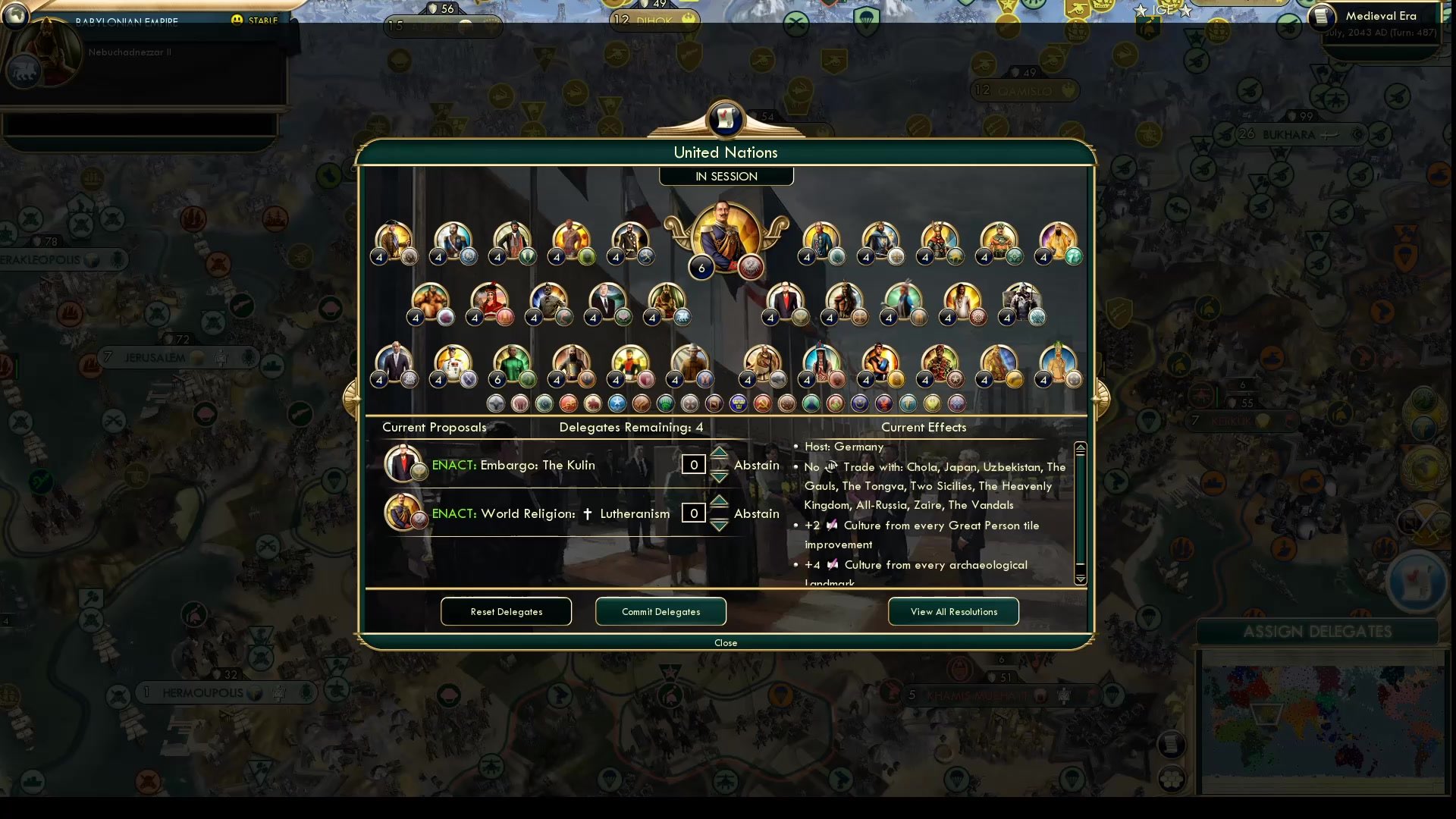Click the smiley icon next to STABLE

(238, 21)
